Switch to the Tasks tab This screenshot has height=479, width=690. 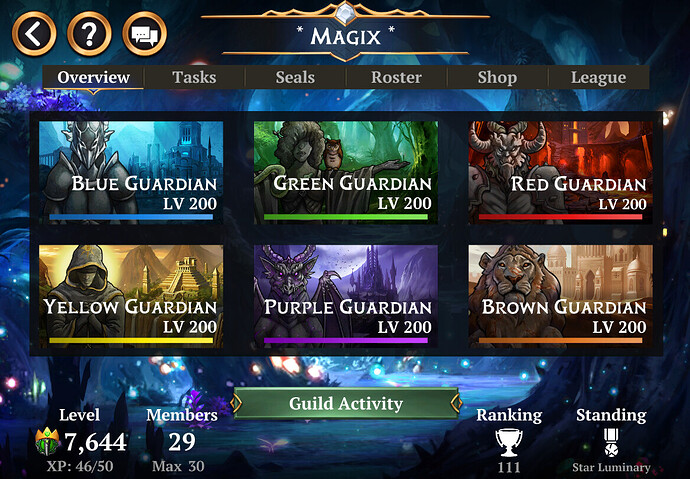pyautogui.click(x=194, y=77)
